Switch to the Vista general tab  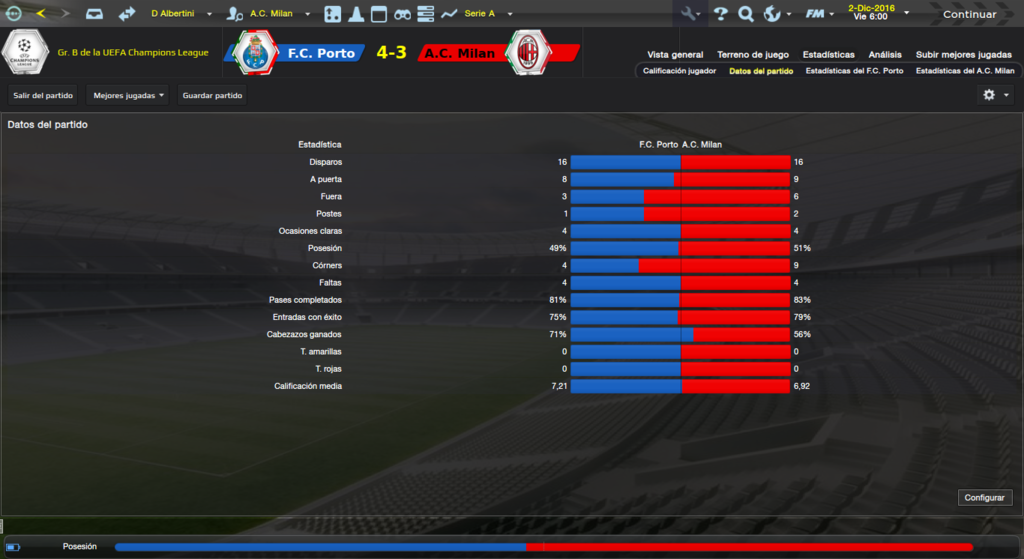(675, 54)
